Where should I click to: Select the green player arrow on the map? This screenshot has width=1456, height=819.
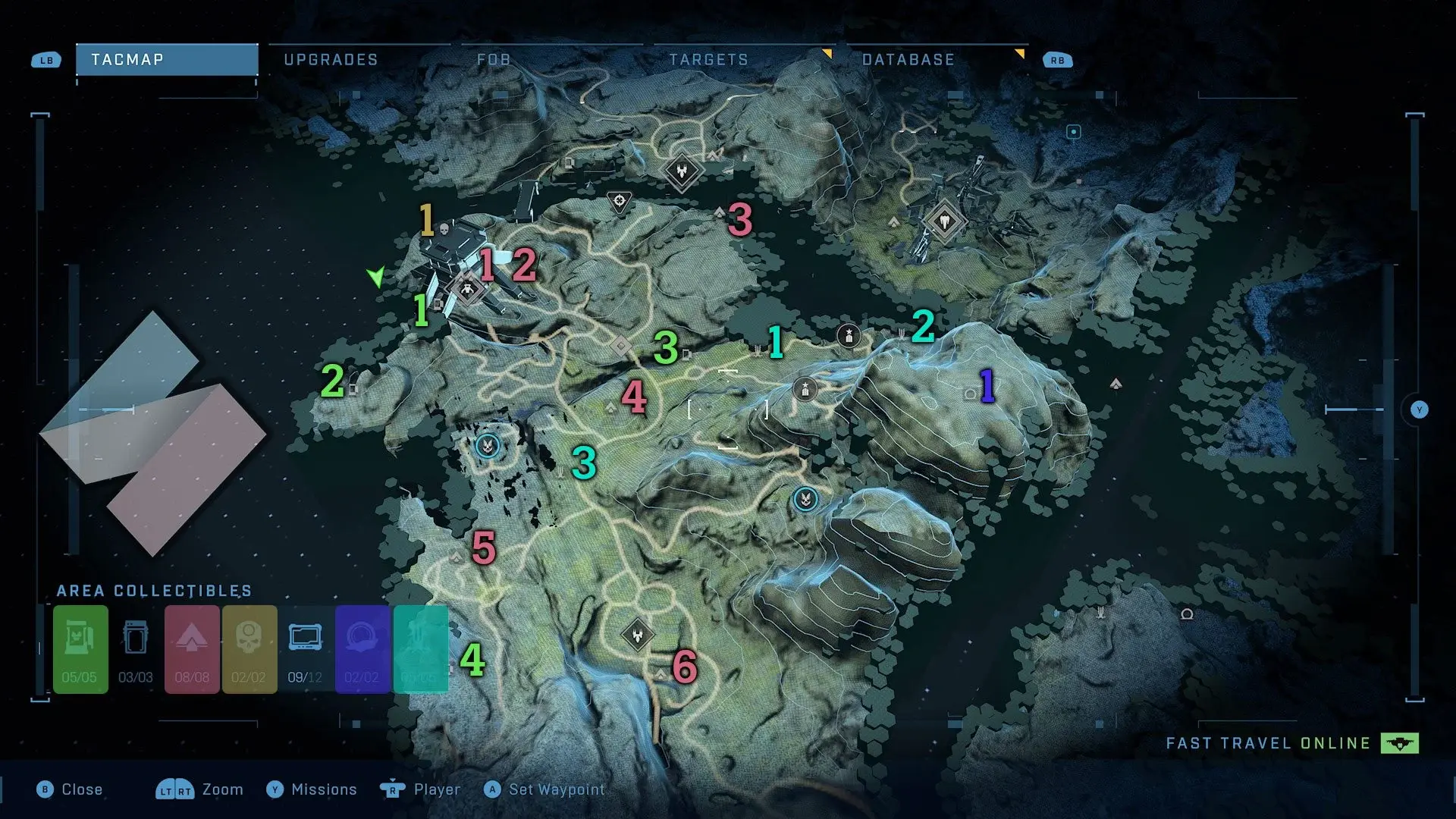[376, 277]
